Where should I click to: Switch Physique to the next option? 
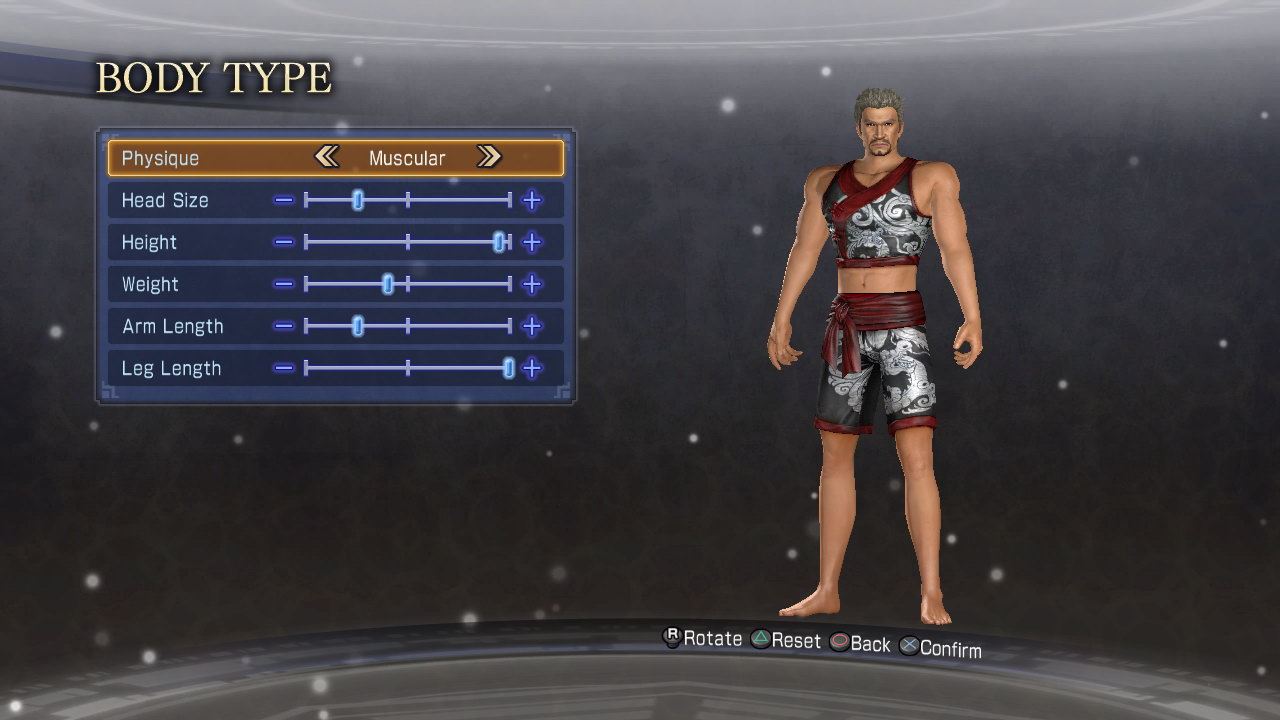click(x=488, y=157)
